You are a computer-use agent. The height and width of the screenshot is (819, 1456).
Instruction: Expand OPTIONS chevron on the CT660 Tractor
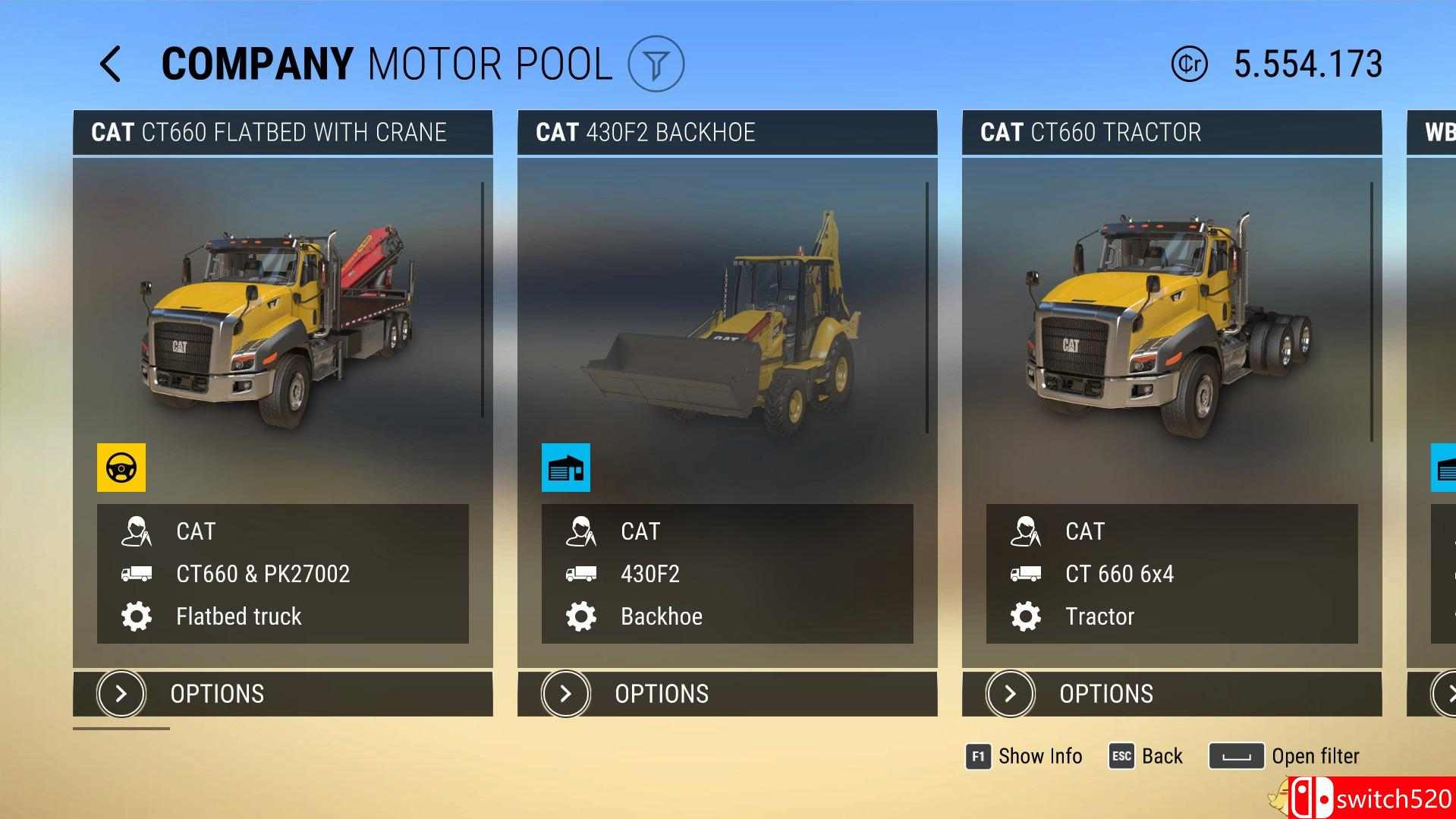coord(1009,694)
